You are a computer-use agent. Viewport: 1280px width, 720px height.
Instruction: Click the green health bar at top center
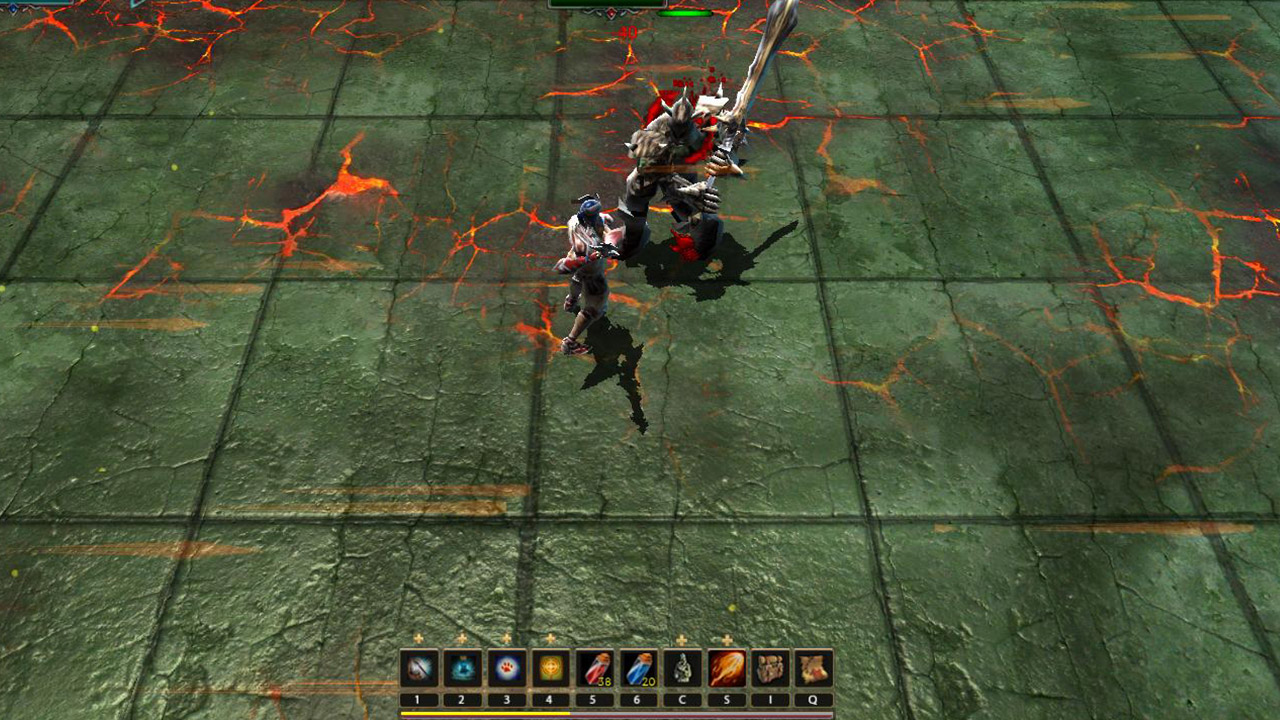pyautogui.click(x=684, y=13)
